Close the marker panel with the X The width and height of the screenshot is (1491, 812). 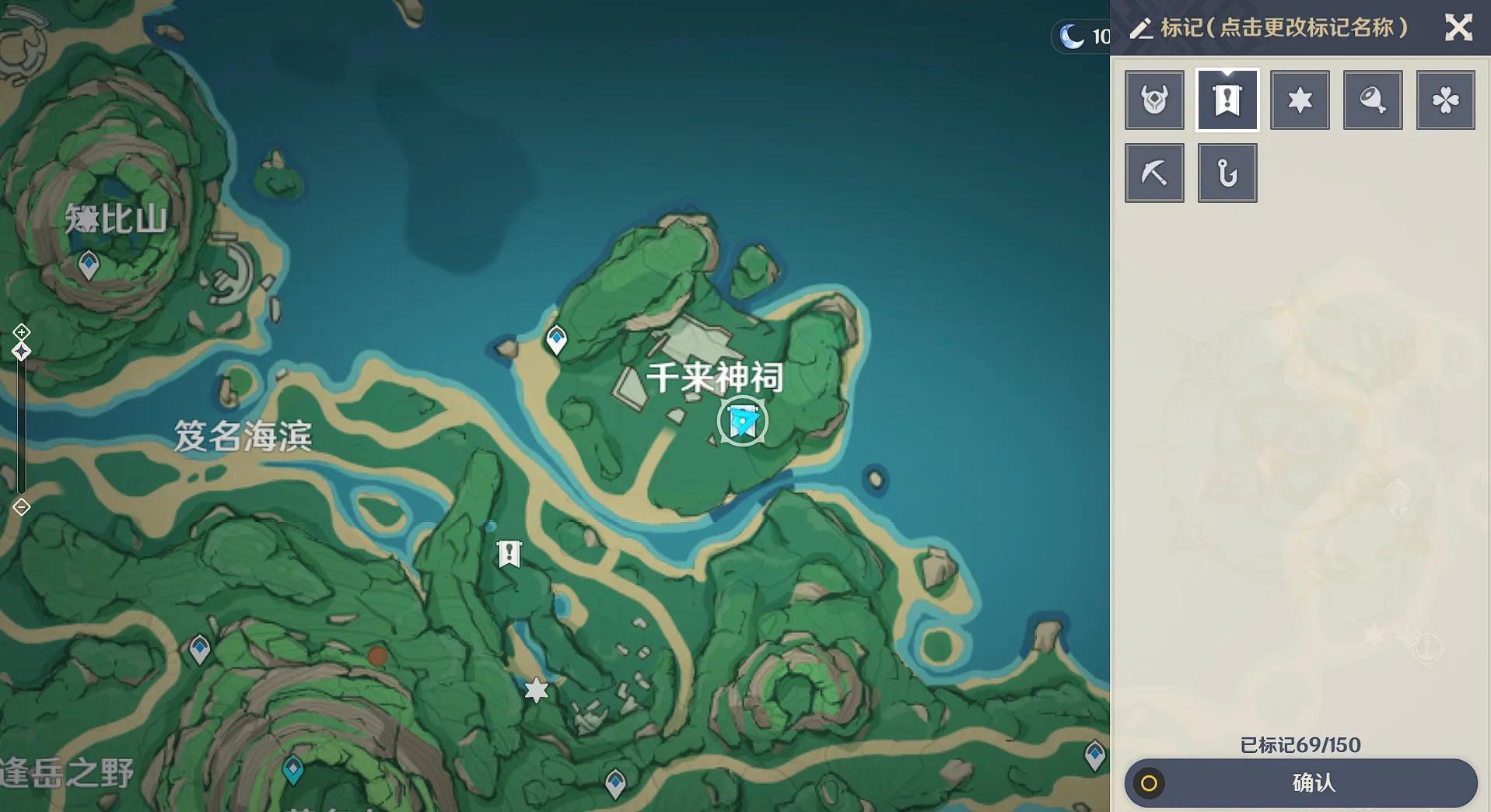click(1459, 28)
